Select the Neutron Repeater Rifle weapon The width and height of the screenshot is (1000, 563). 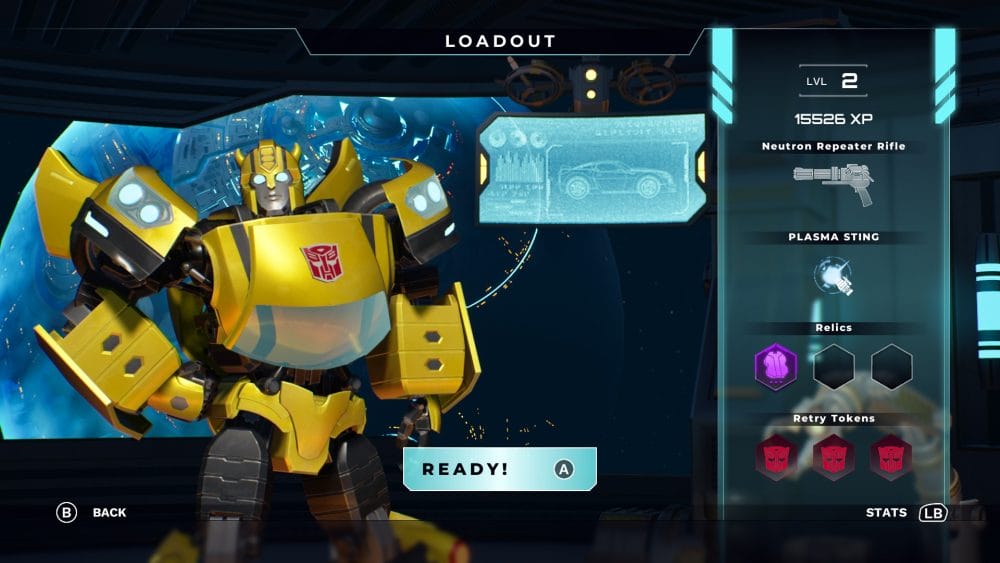833,183
